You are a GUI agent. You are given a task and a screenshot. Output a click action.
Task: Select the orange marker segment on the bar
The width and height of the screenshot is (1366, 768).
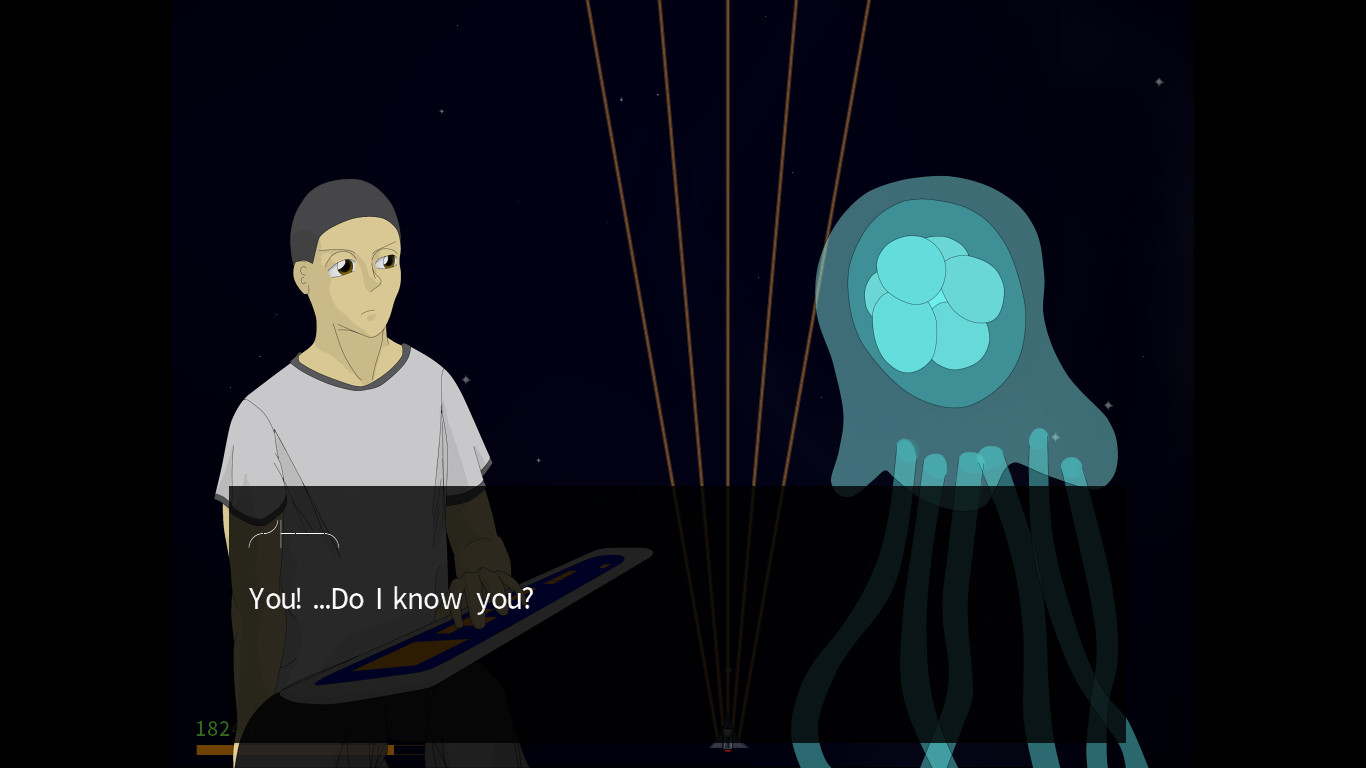[x=390, y=749]
